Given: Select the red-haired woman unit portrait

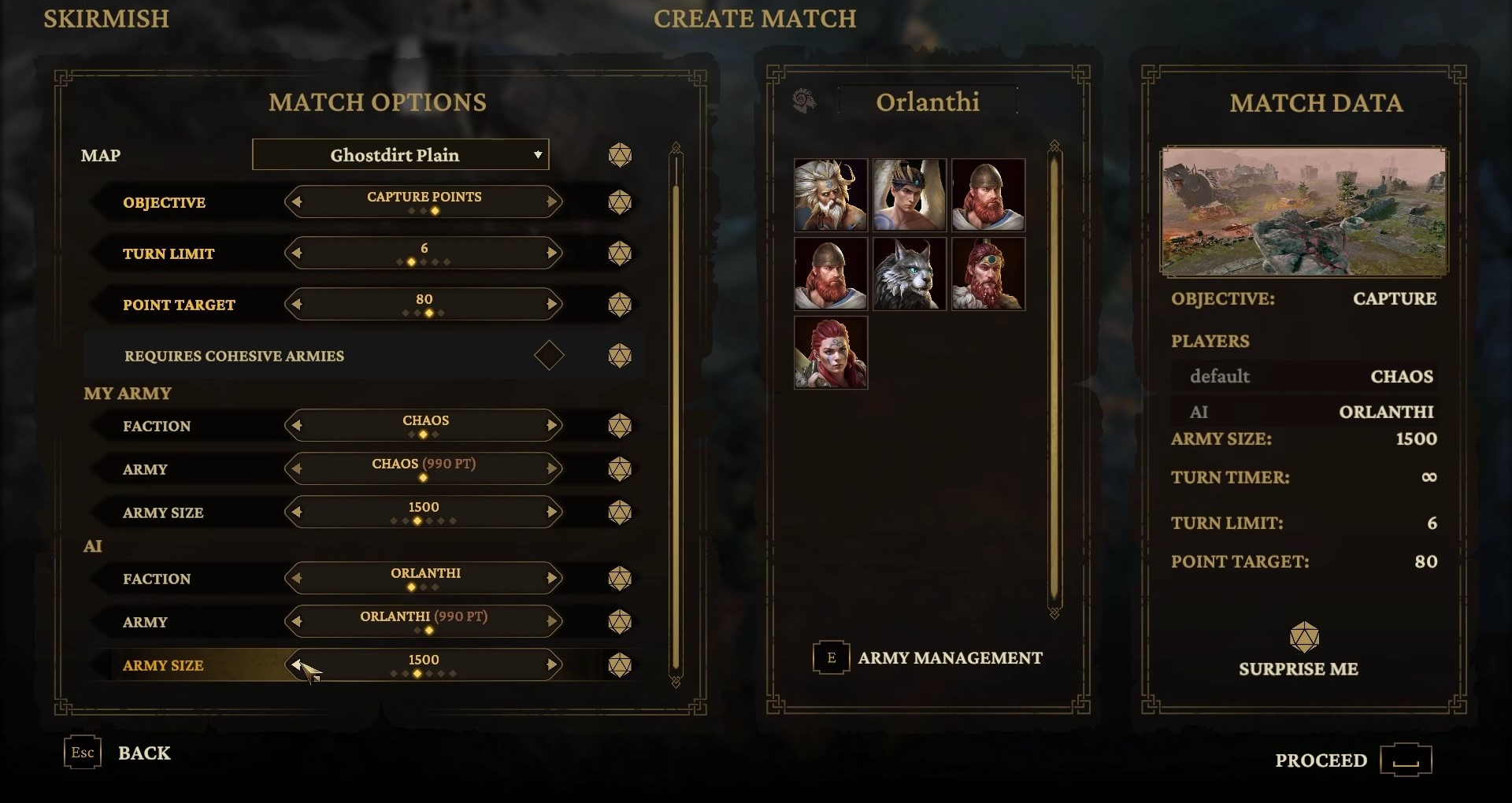Looking at the screenshot, I should click(x=831, y=353).
